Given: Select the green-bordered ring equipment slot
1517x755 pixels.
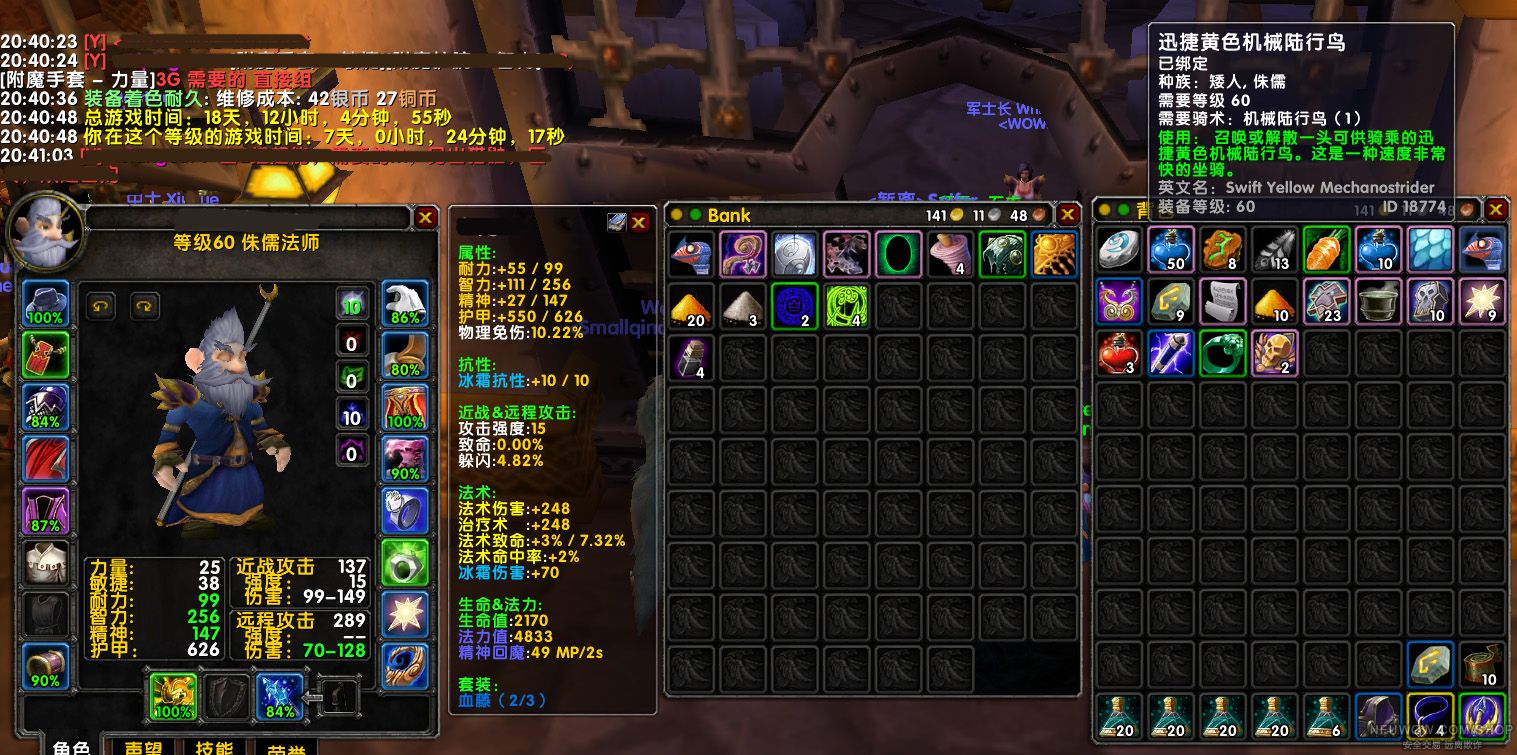Looking at the screenshot, I should (x=405, y=563).
